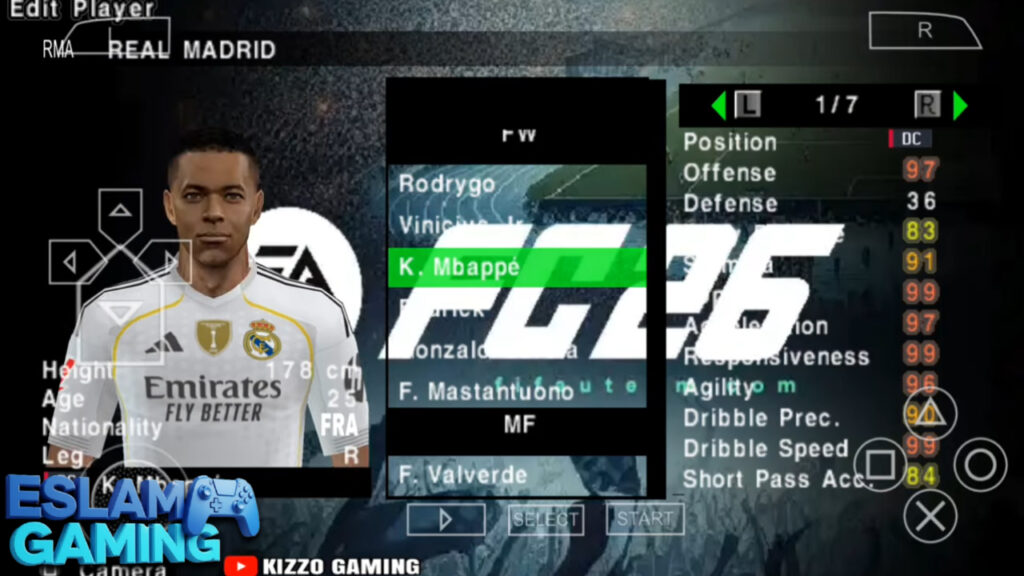Click the green left arrow for previous stats page
The height and width of the screenshot is (576, 1024).
point(718,105)
